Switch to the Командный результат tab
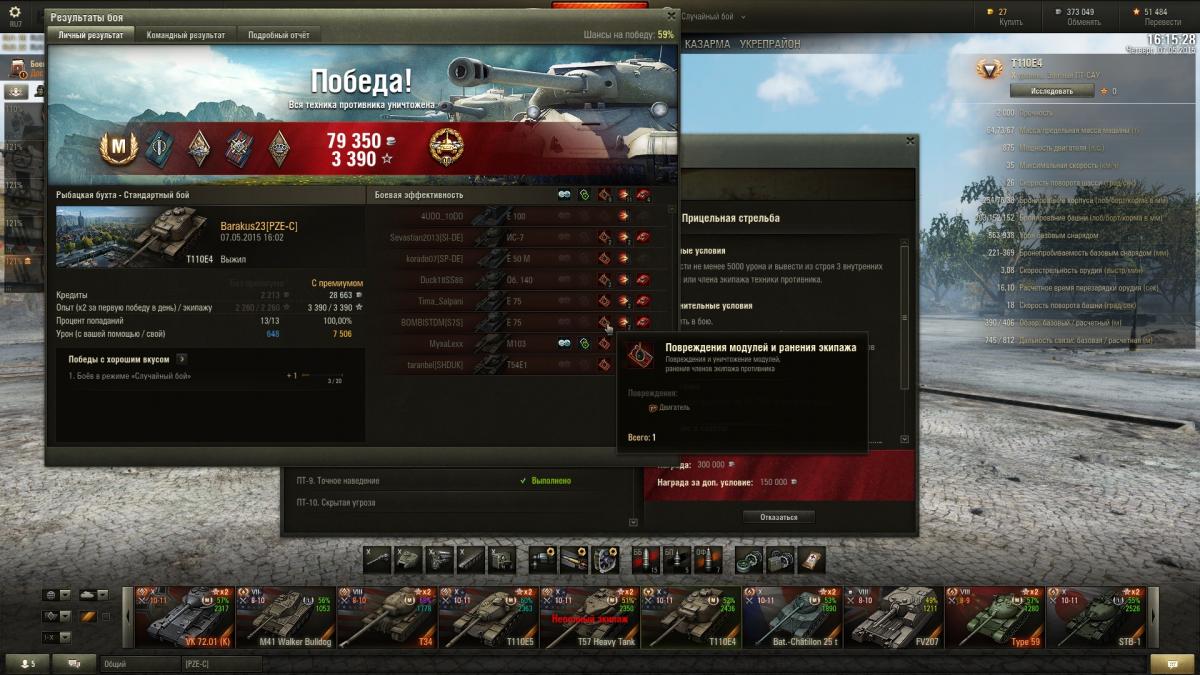Viewport: 1200px width, 675px height. [186, 35]
